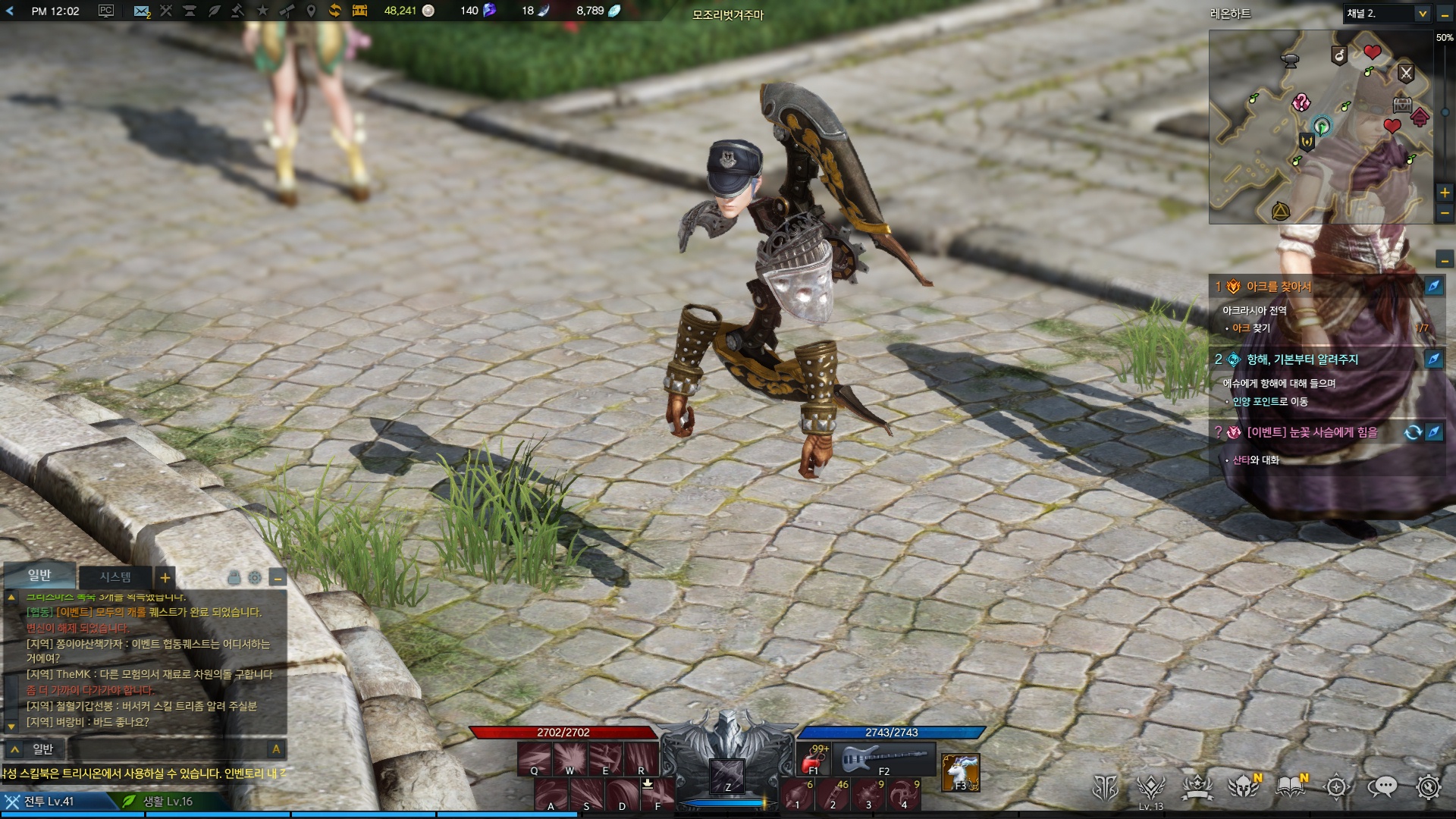Open the 항해, 기본부터 알려주지 quest entry
Viewport: 1456px width, 819px height.
[x=1302, y=359]
